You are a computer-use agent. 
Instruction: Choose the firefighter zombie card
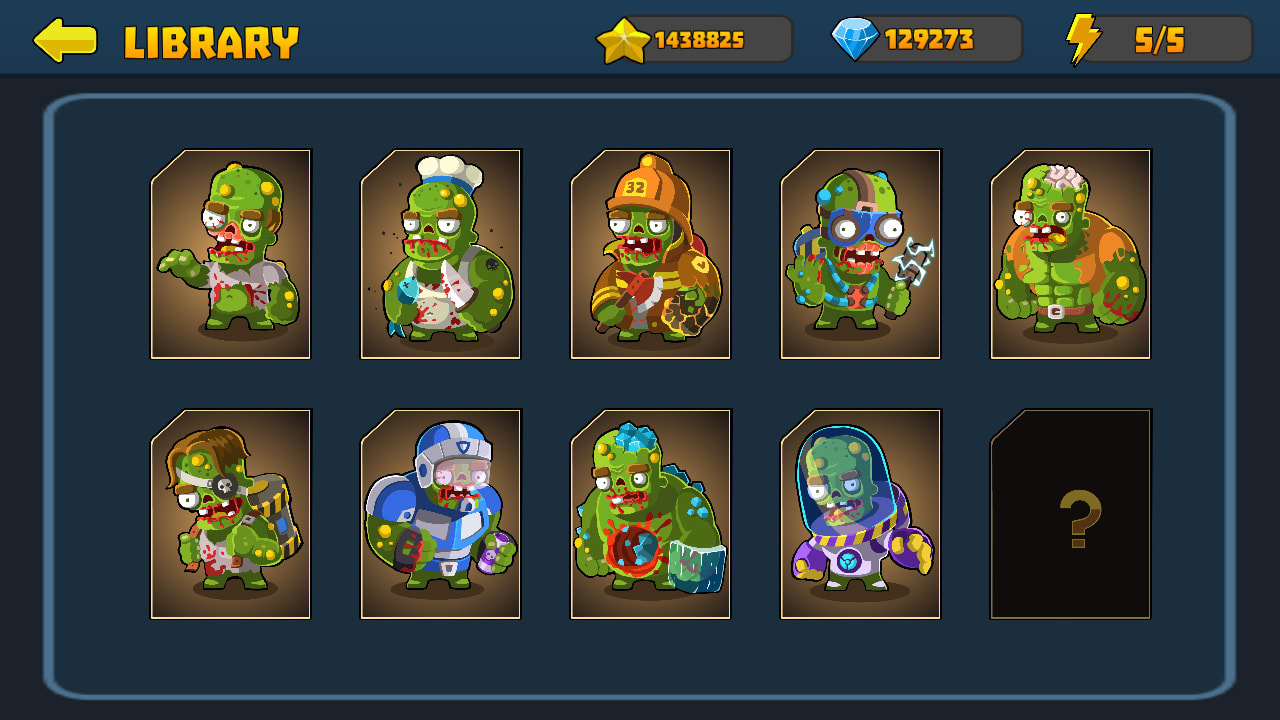(651, 254)
